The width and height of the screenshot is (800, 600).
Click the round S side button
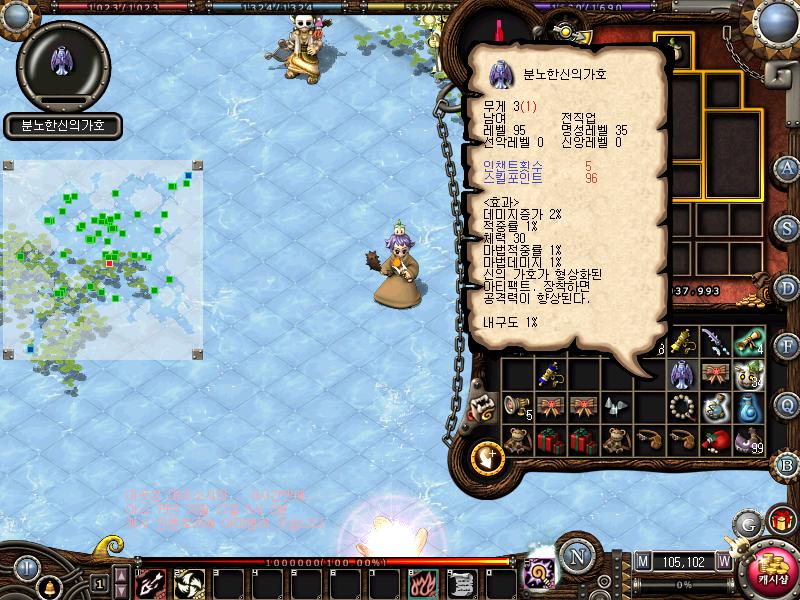coord(788,227)
